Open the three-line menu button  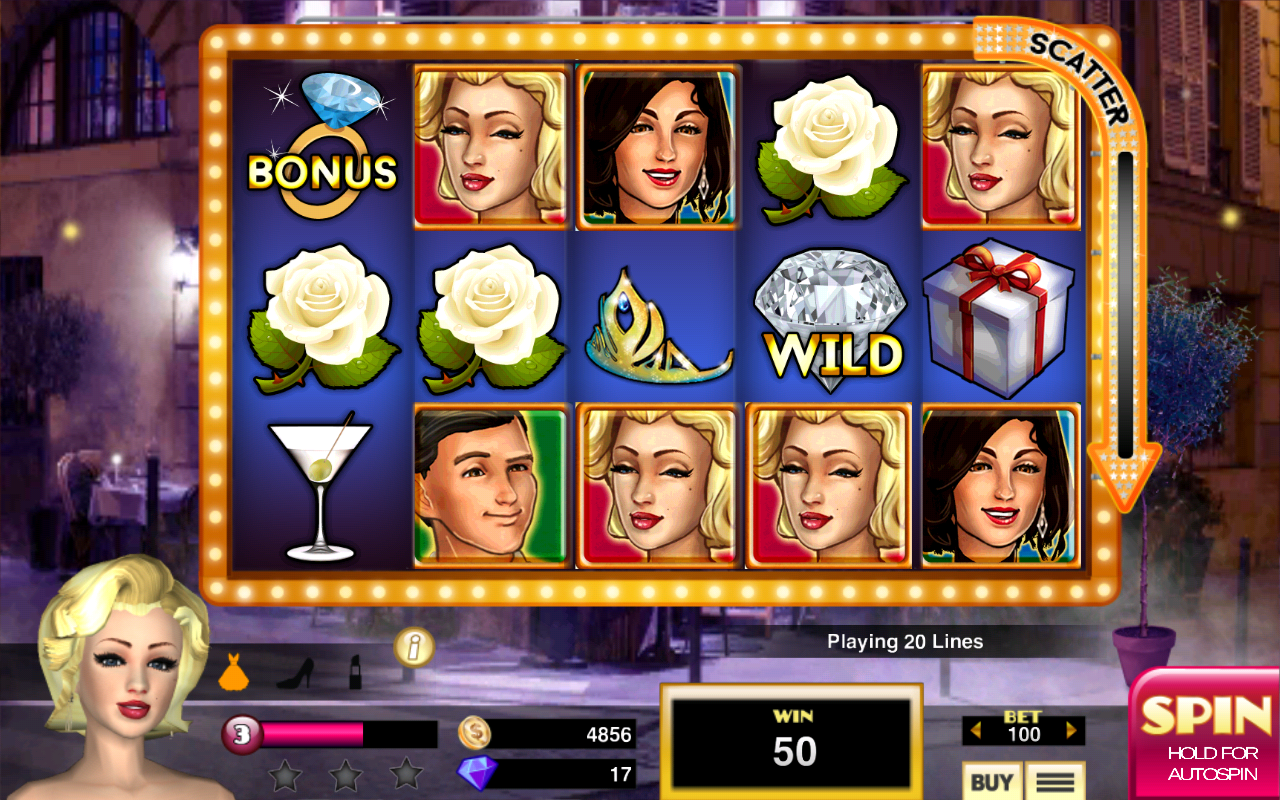1053,781
